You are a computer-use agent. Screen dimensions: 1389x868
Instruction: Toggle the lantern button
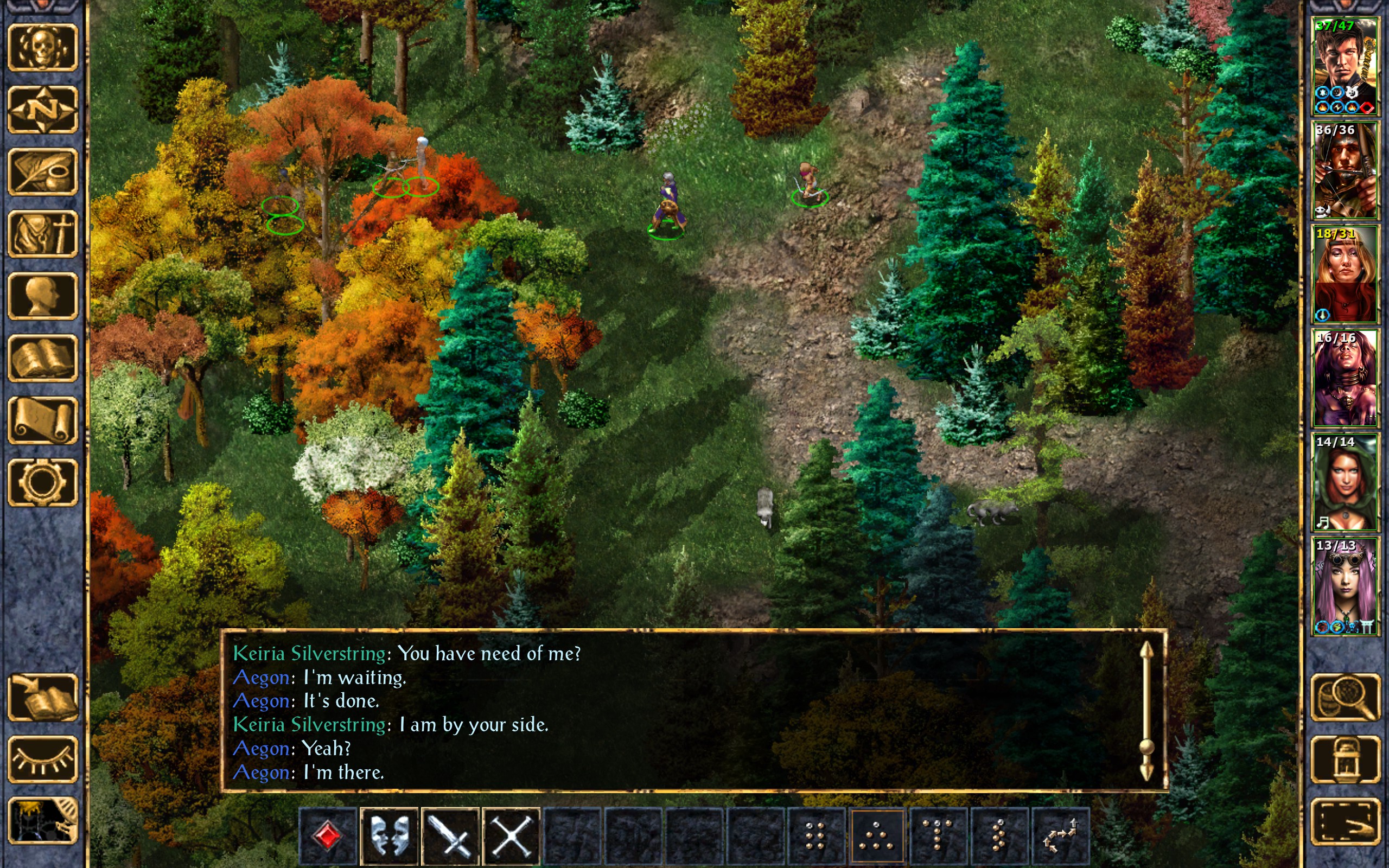1345,759
